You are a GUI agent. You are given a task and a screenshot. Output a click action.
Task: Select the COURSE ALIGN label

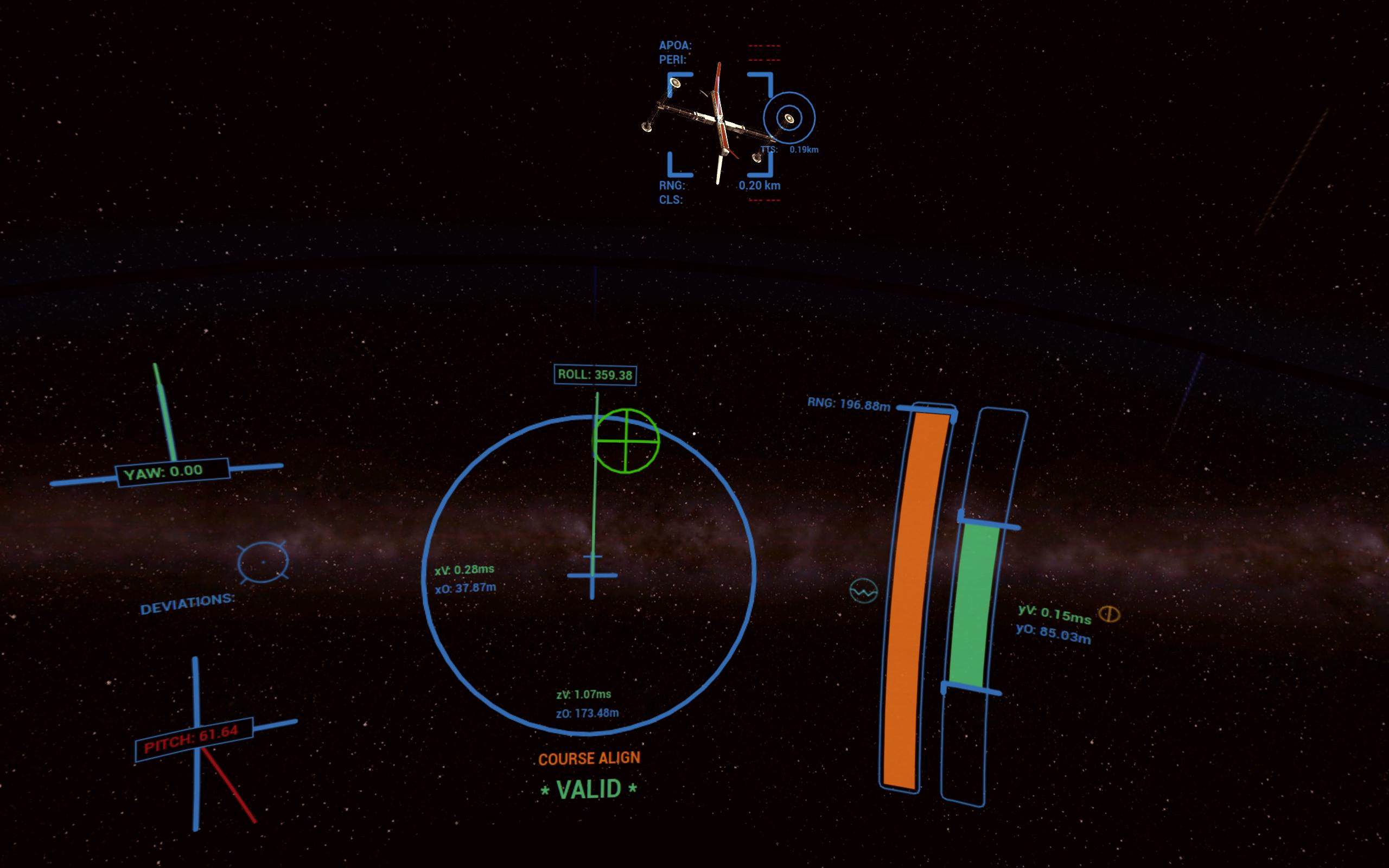coord(589,758)
